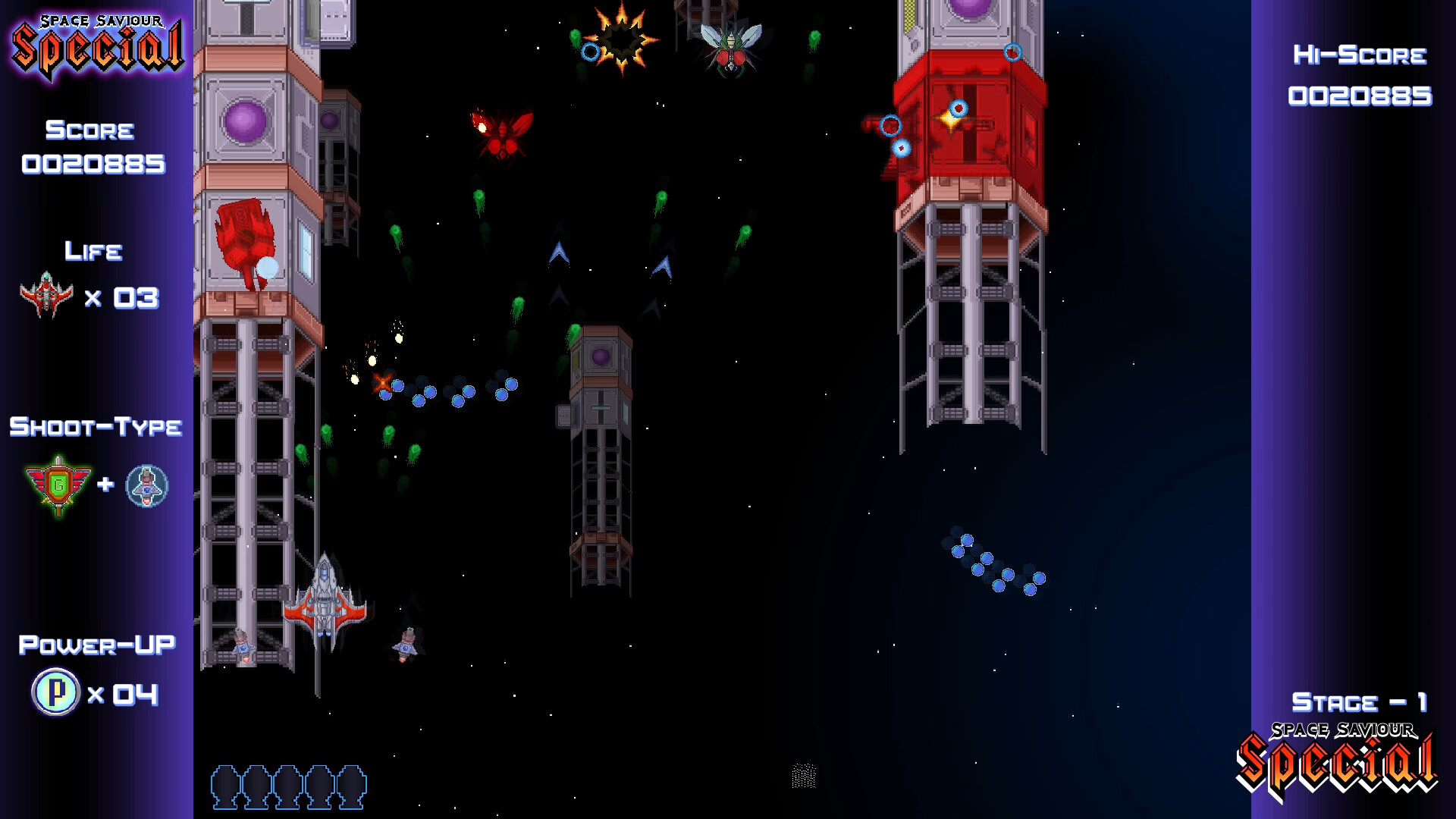Viewport: 1456px width, 819px height.
Task: Toggle the first bomb indicator at bottom
Action: coord(225,789)
